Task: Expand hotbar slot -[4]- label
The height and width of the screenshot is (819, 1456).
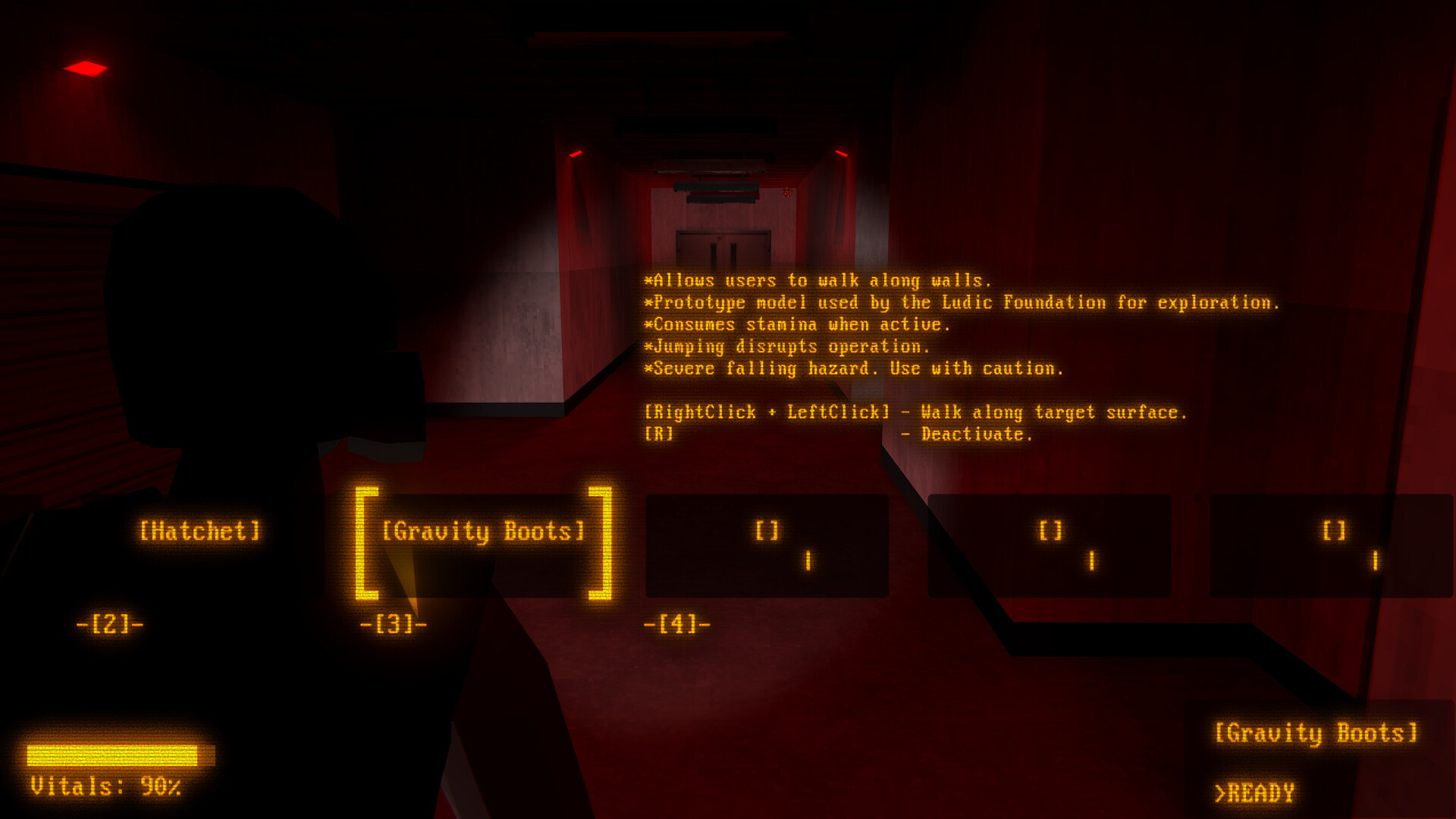Action: (679, 624)
